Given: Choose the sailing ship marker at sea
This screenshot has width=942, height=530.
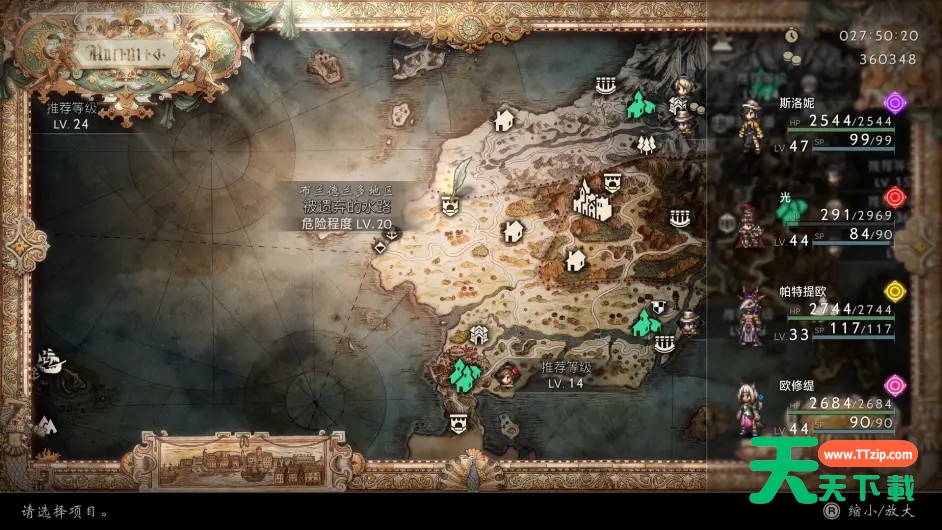Looking at the screenshot, I should pos(50,358).
